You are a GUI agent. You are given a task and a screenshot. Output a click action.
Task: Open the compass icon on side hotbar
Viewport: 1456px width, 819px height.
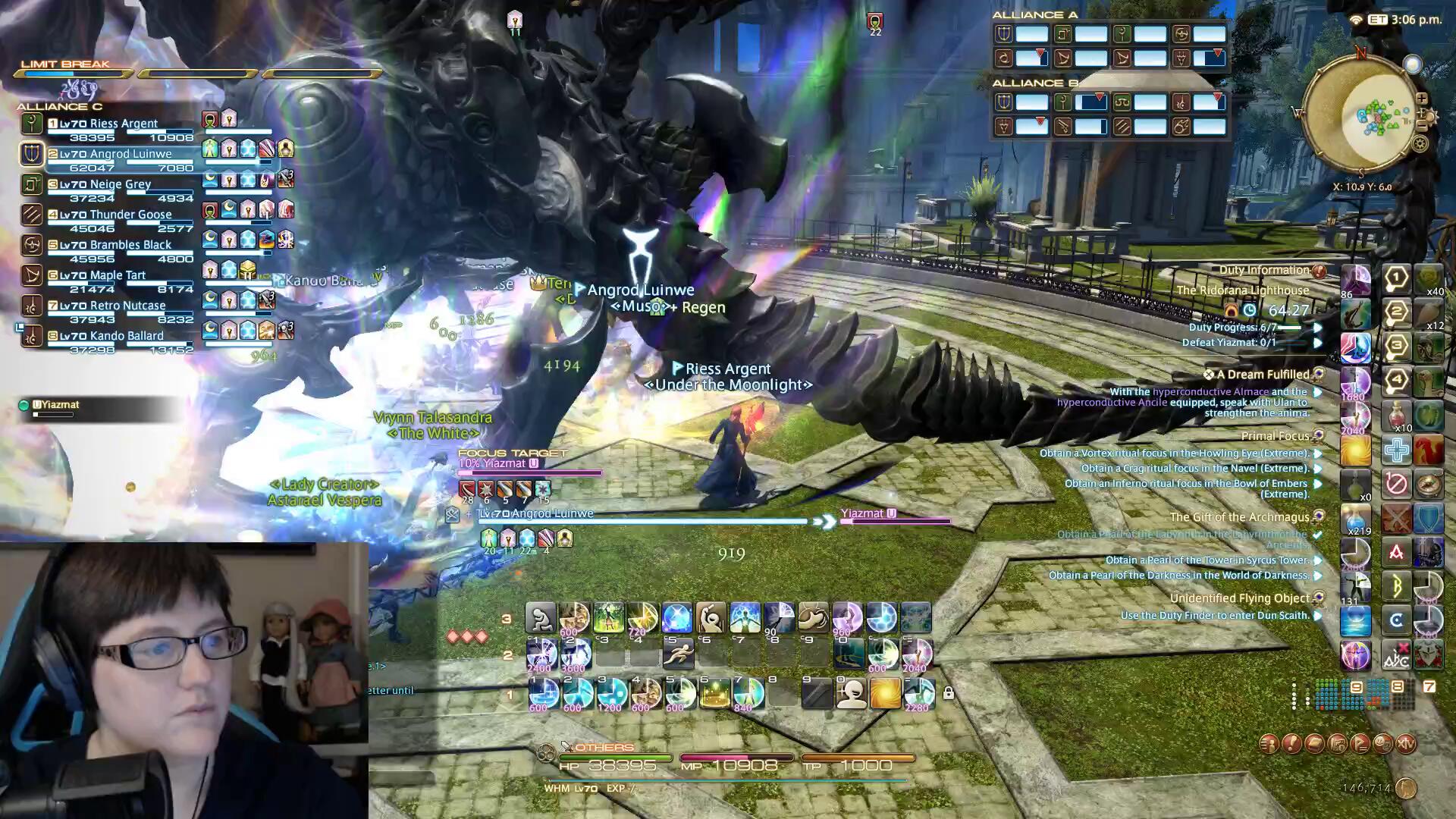1427,483
